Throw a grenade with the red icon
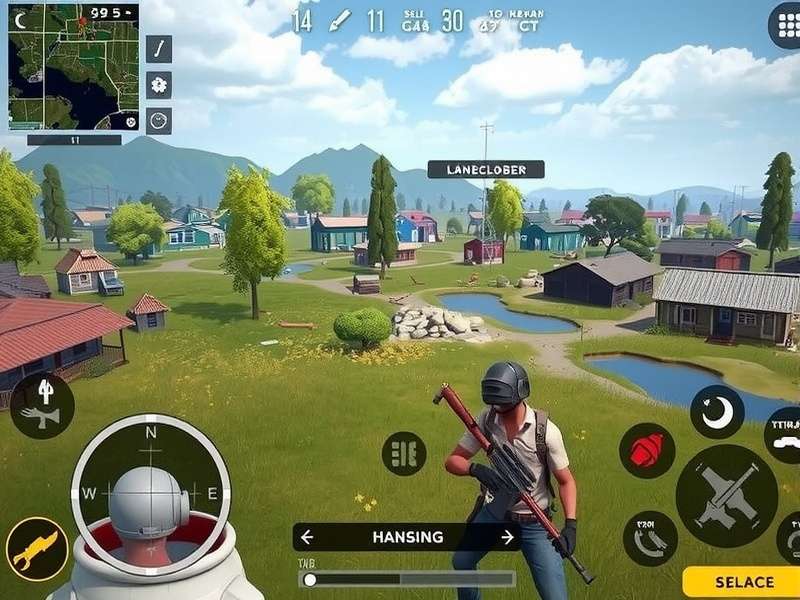The width and height of the screenshot is (800, 600). click(x=647, y=450)
